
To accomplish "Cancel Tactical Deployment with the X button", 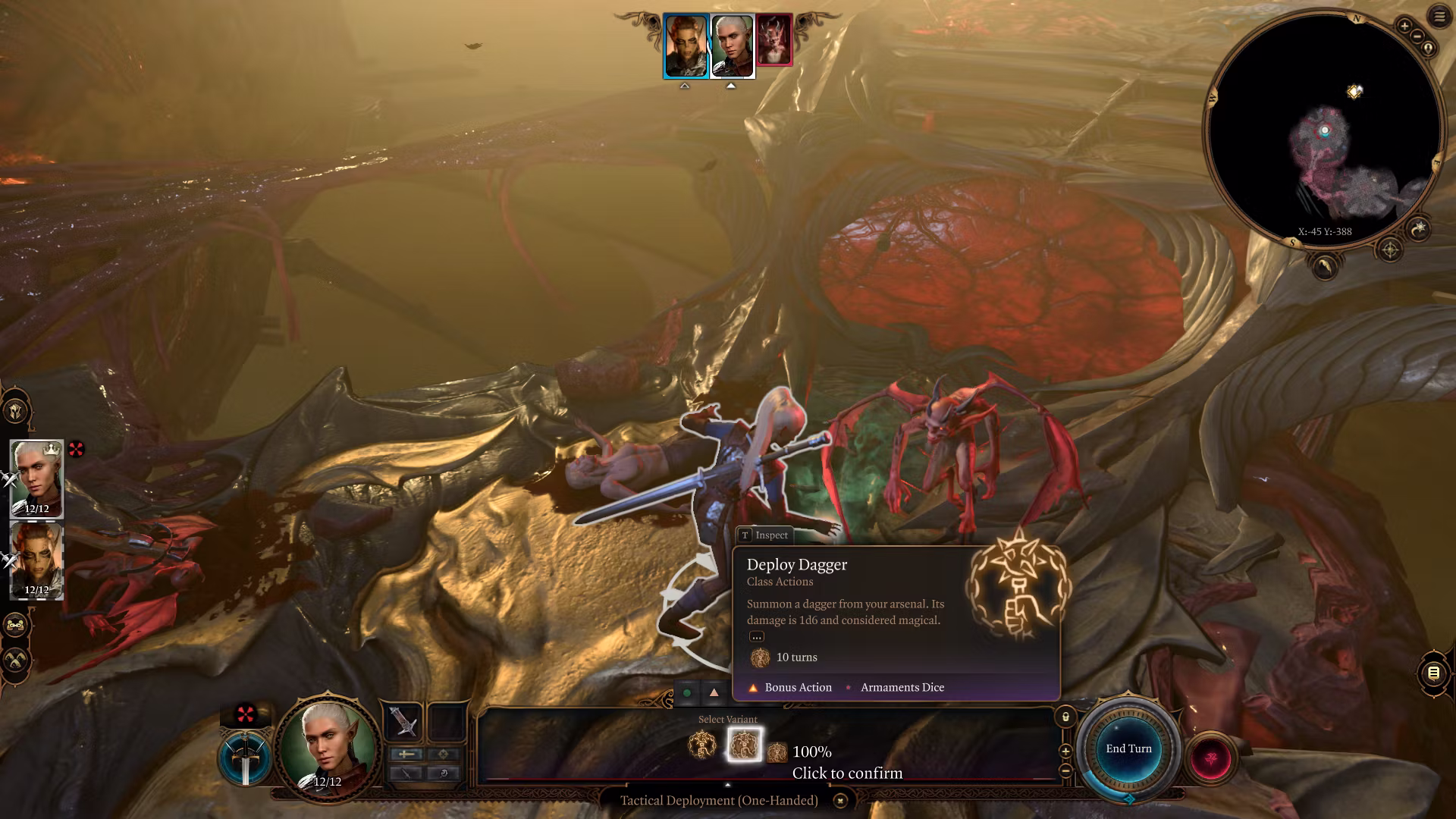I will 840,801.
